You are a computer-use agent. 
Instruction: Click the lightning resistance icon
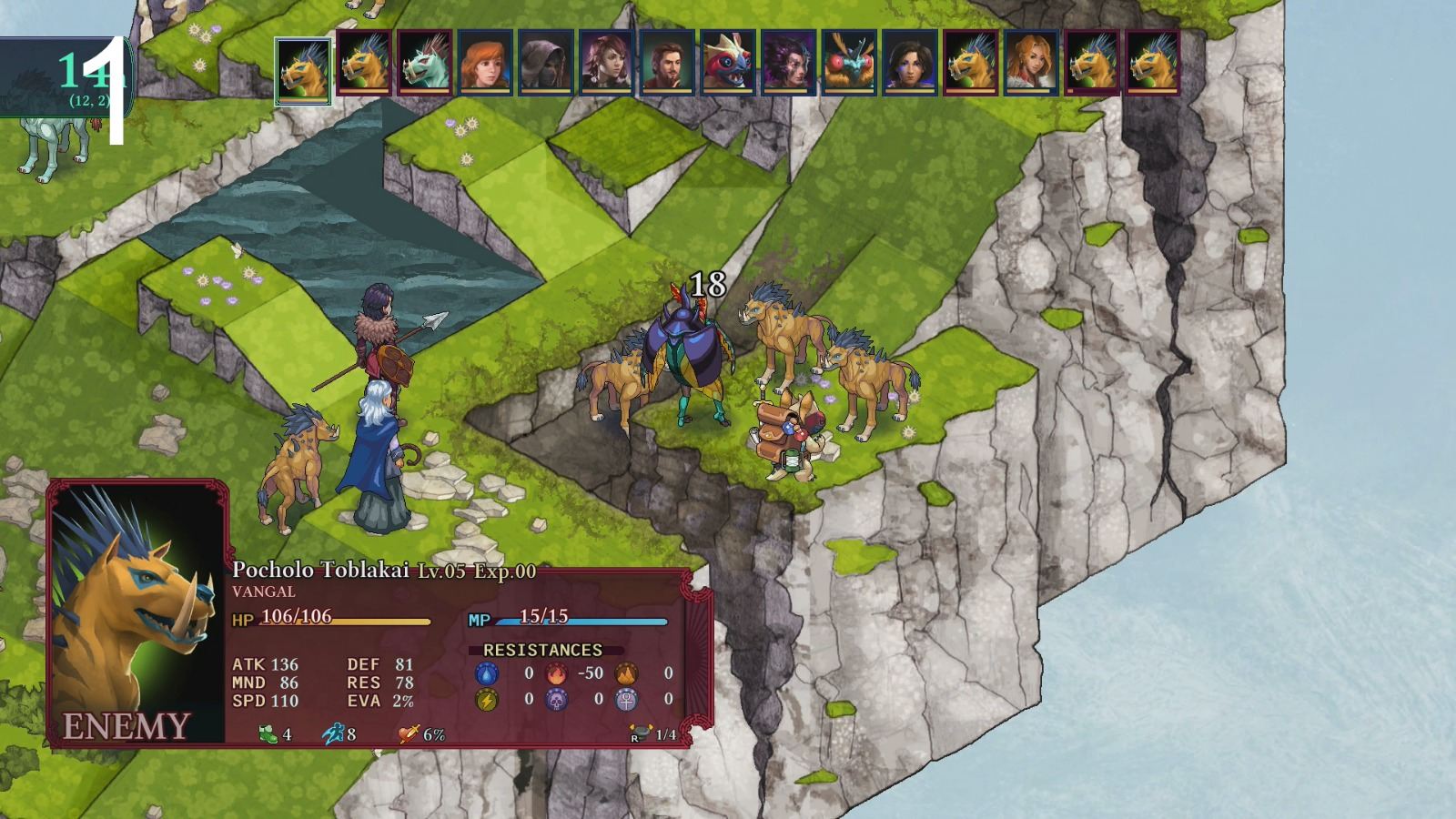[x=486, y=699]
